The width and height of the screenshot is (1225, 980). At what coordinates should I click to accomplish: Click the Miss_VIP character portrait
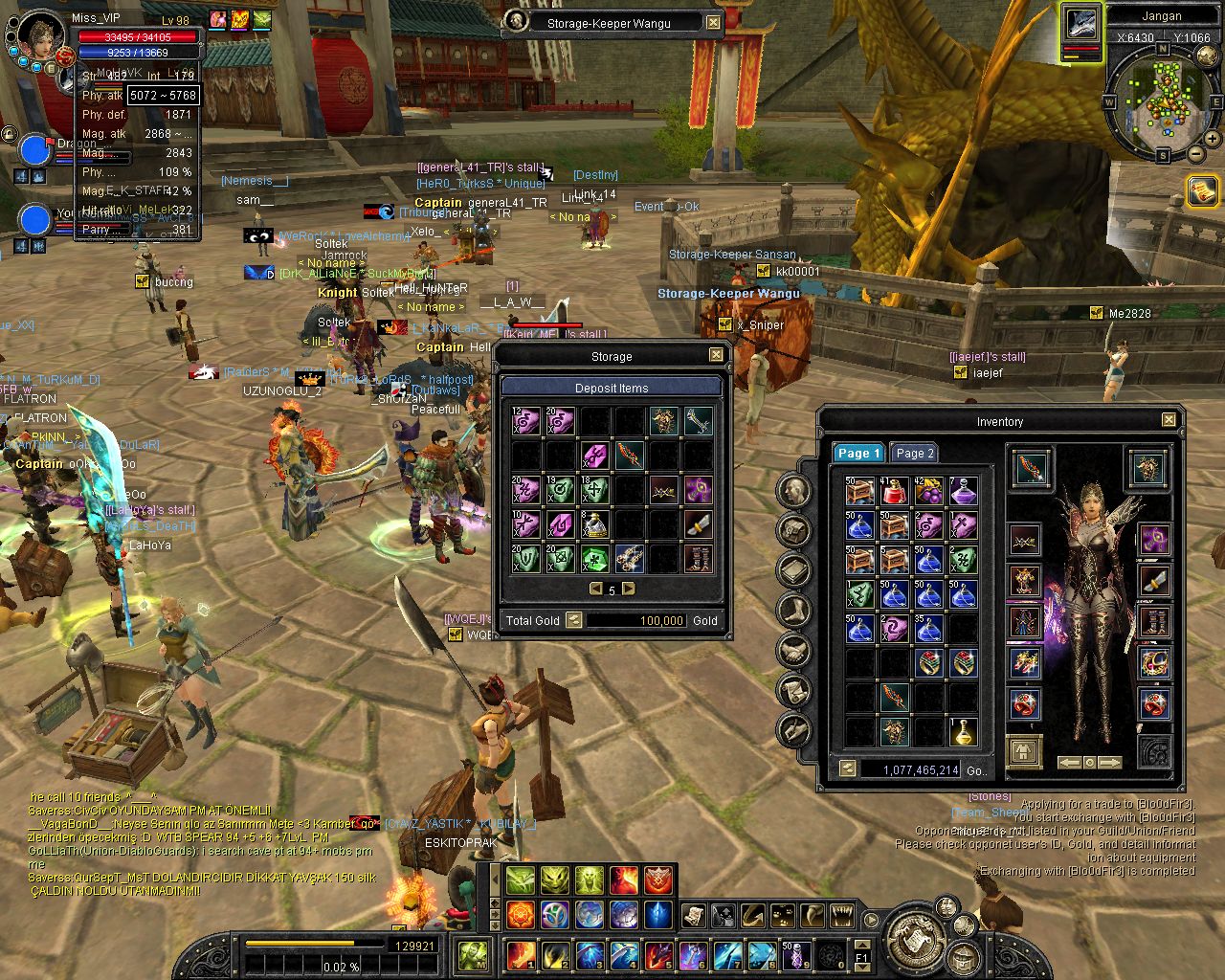43,35
